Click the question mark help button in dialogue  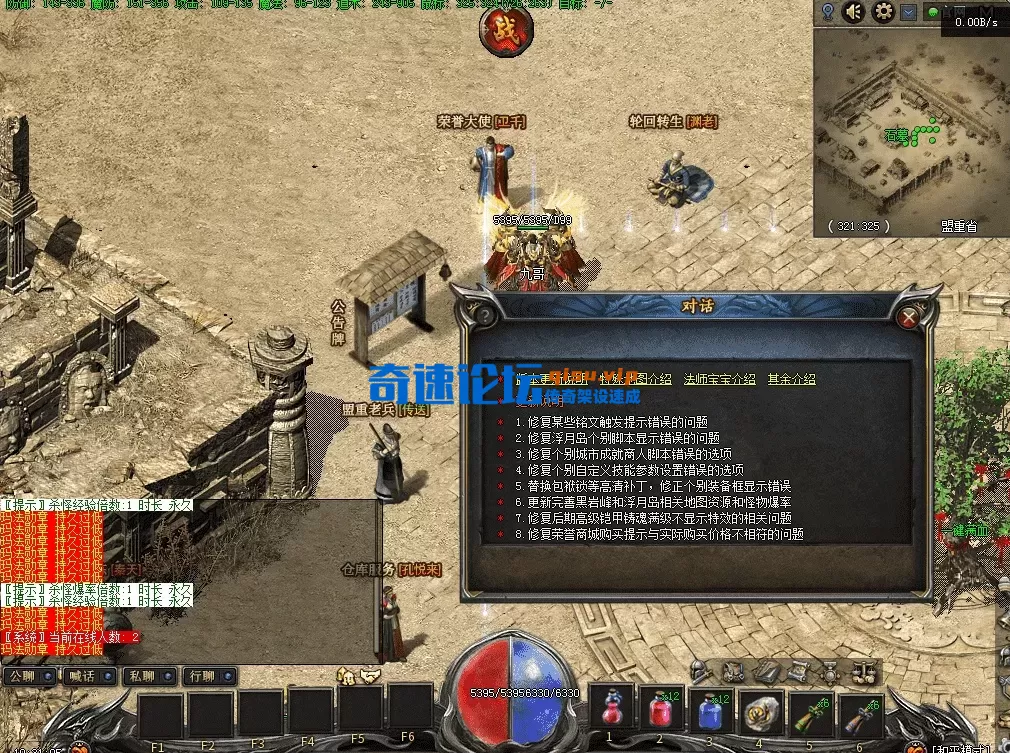tap(484, 314)
